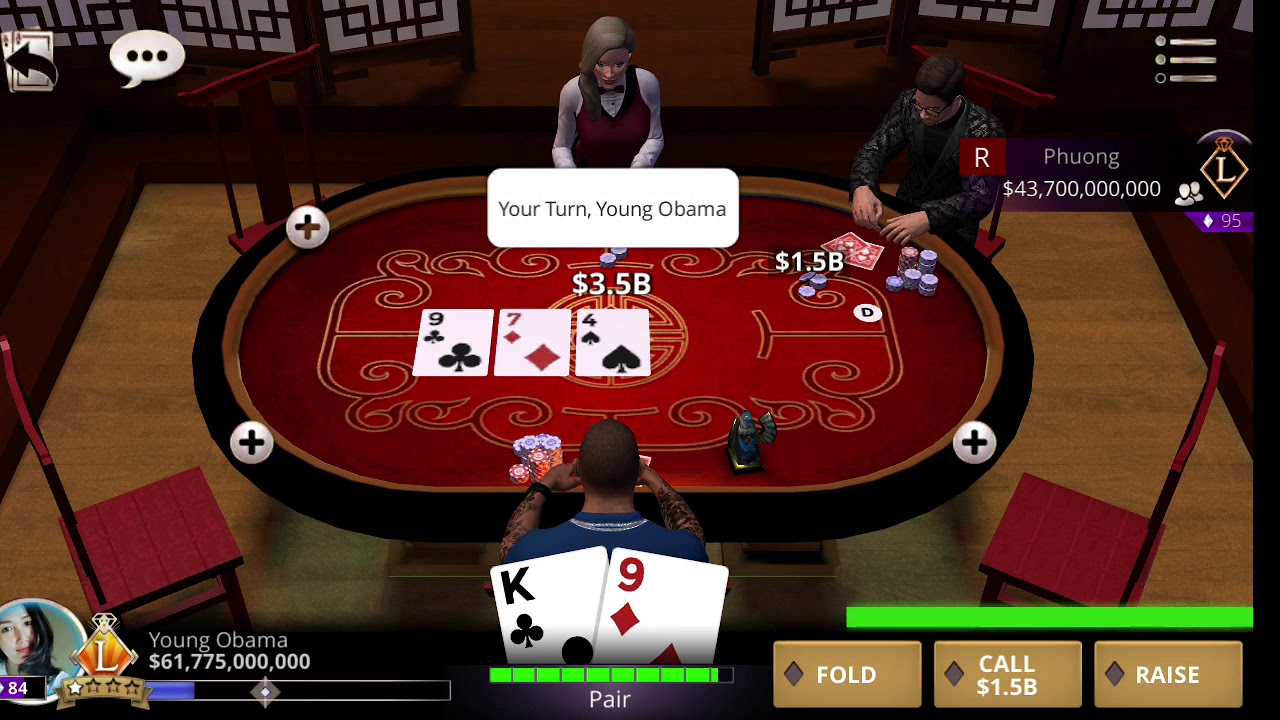Open the options list menu icon
The width and height of the screenshot is (1280, 720).
1185,60
